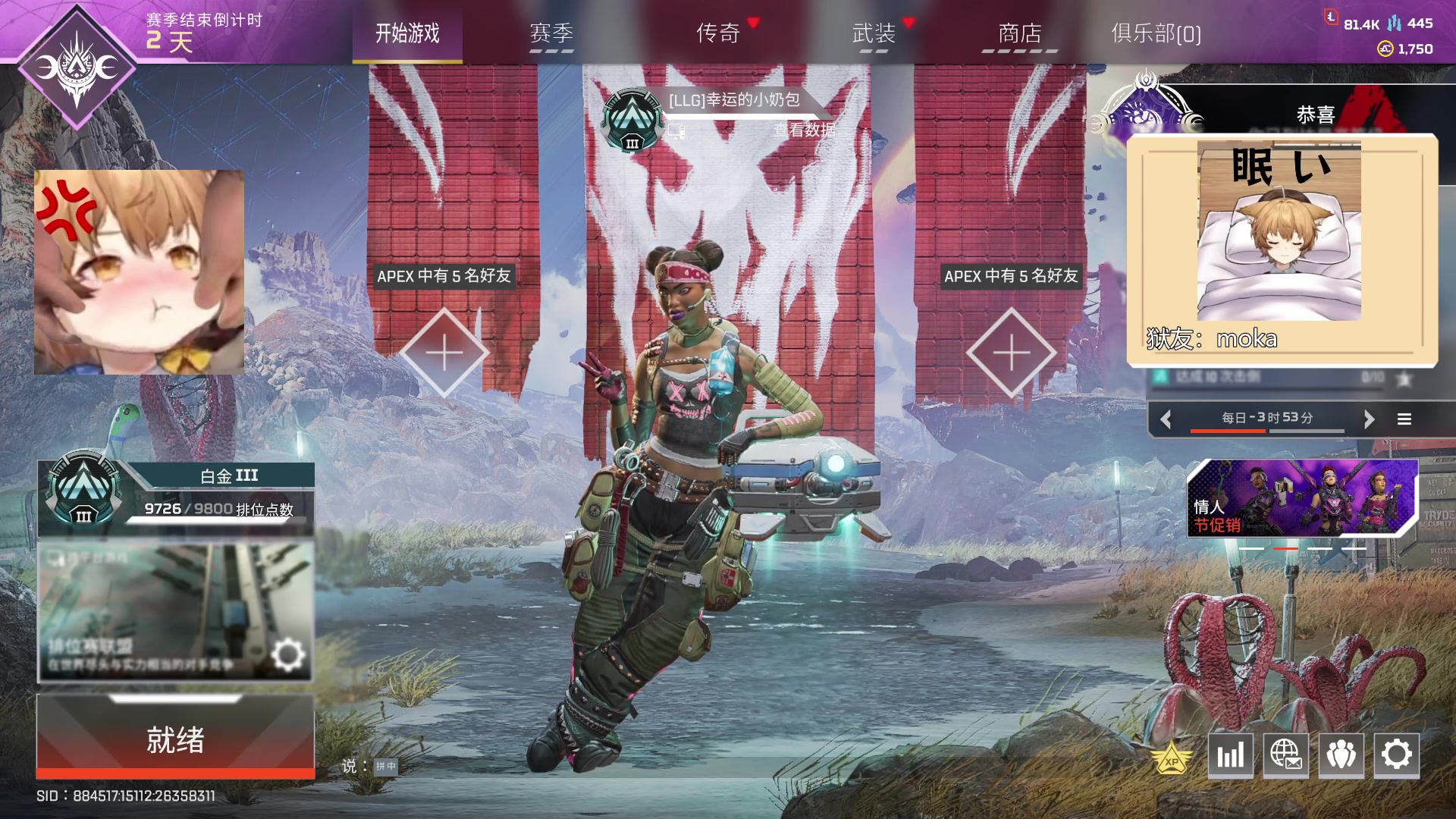Invite a friend to the right squad slot
Image resolution: width=1456 pixels, height=819 pixels.
click(x=1012, y=353)
